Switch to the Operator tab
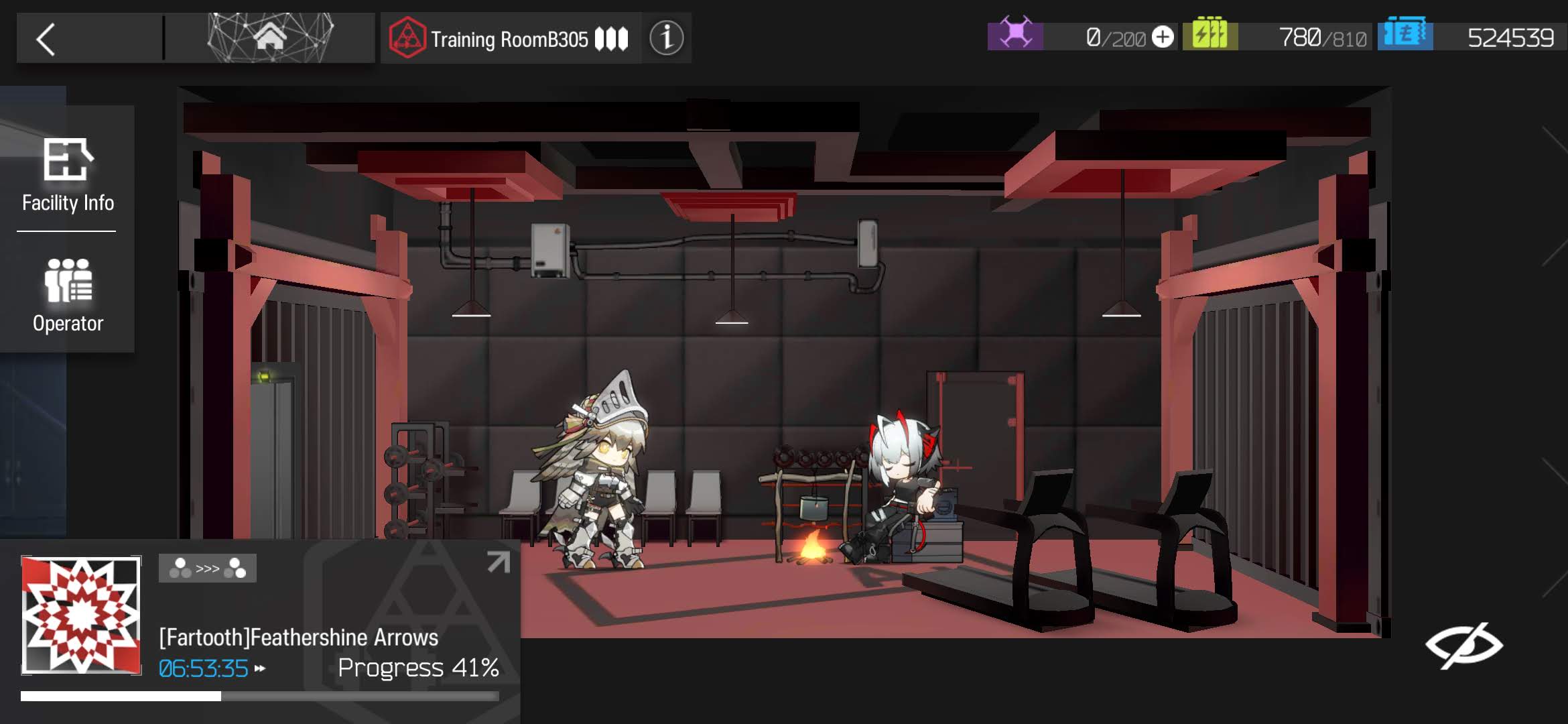 68,296
